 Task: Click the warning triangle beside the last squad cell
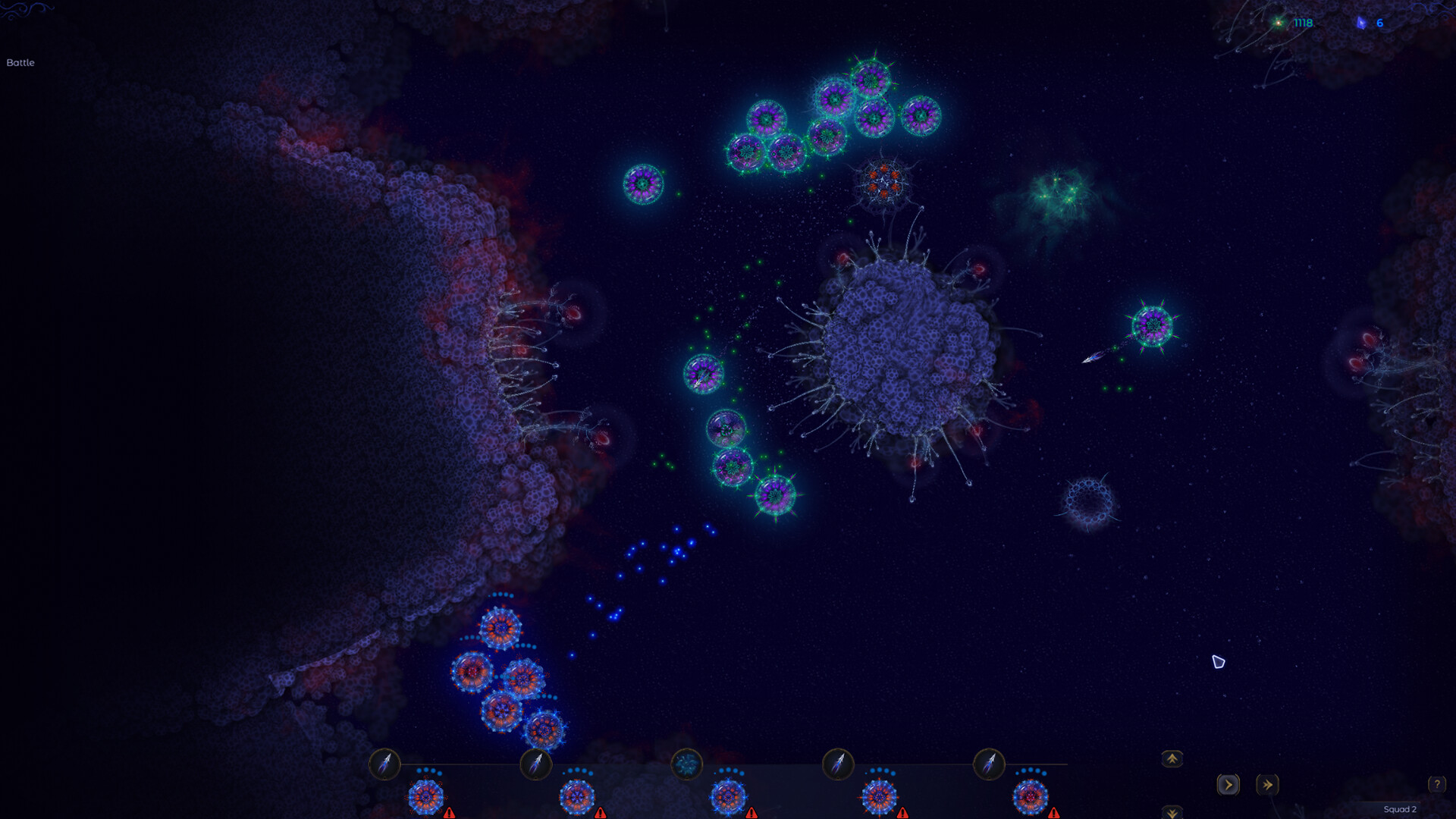pyautogui.click(x=1055, y=813)
